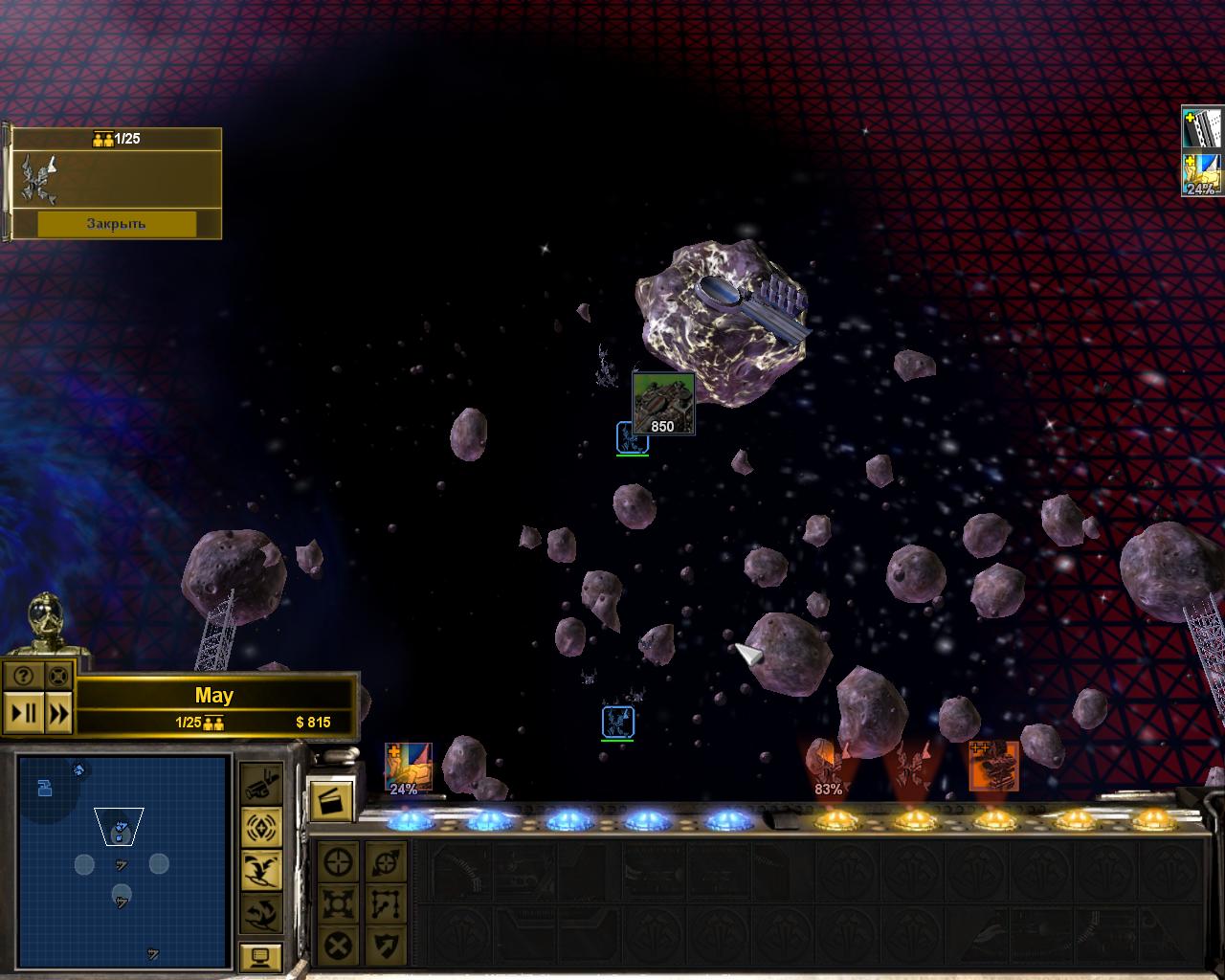Image resolution: width=1225 pixels, height=980 pixels.
Task: Toggle the play/pause game speed button
Action: coord(24,713)
